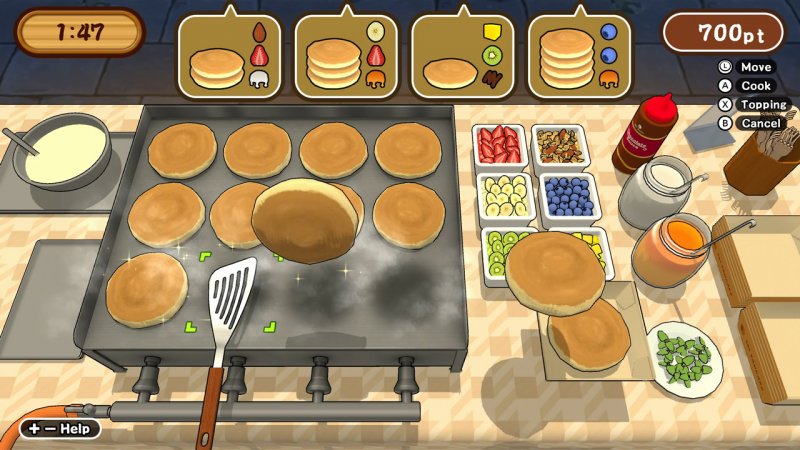Choose the three-pancake order with banana slice
Screen dimensions: 800x450
[x=346, y=58]
